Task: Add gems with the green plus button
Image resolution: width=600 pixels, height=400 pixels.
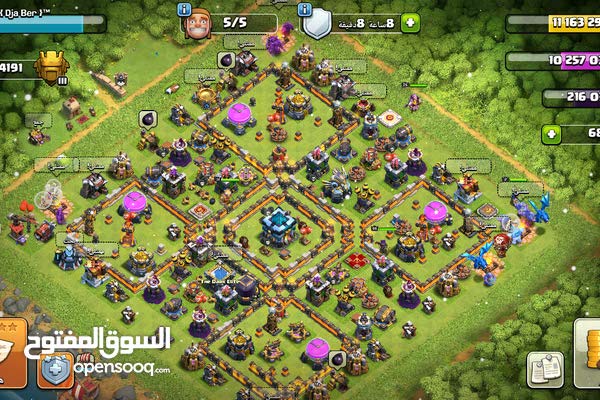Action: tap(552, 133)
